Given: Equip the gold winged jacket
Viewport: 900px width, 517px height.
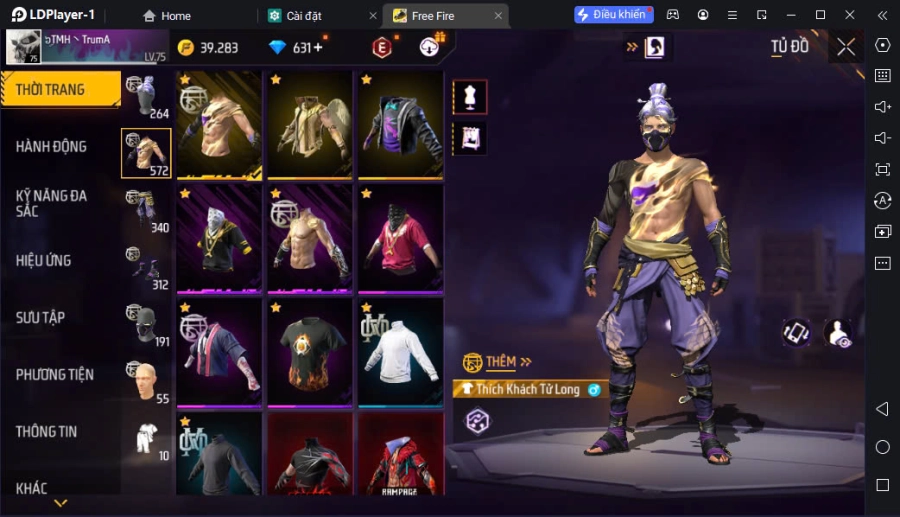Looking at the screenshot, I should (310, 125).
